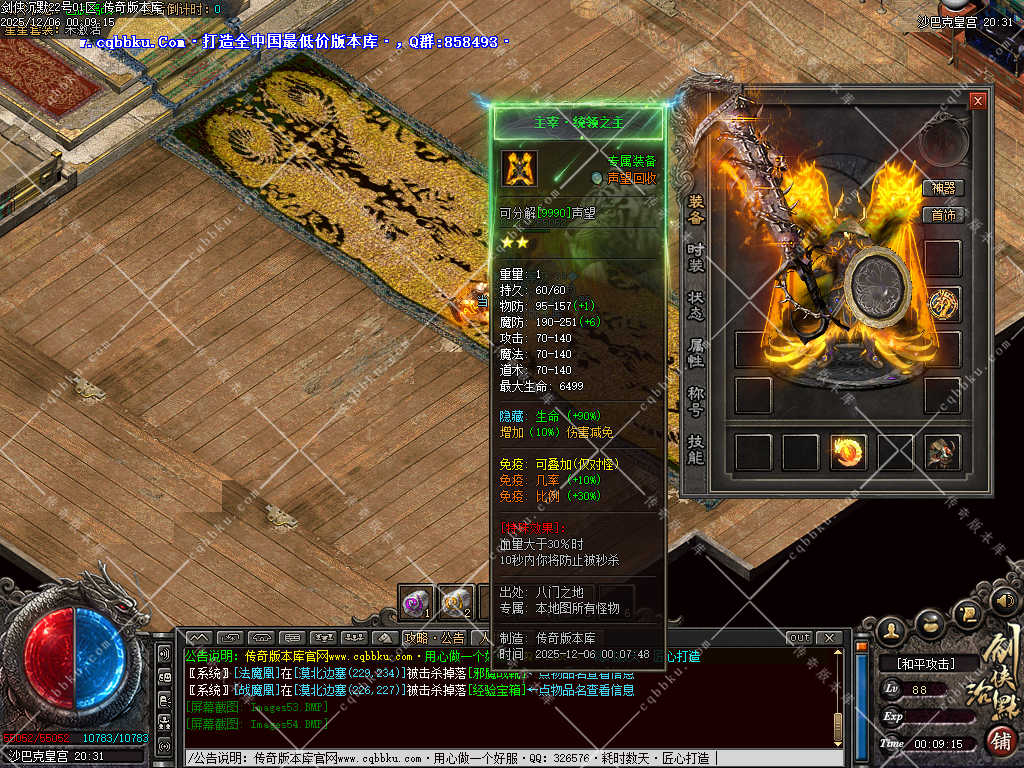Open the 攻略·公告 guide tab

click(434, 638)
